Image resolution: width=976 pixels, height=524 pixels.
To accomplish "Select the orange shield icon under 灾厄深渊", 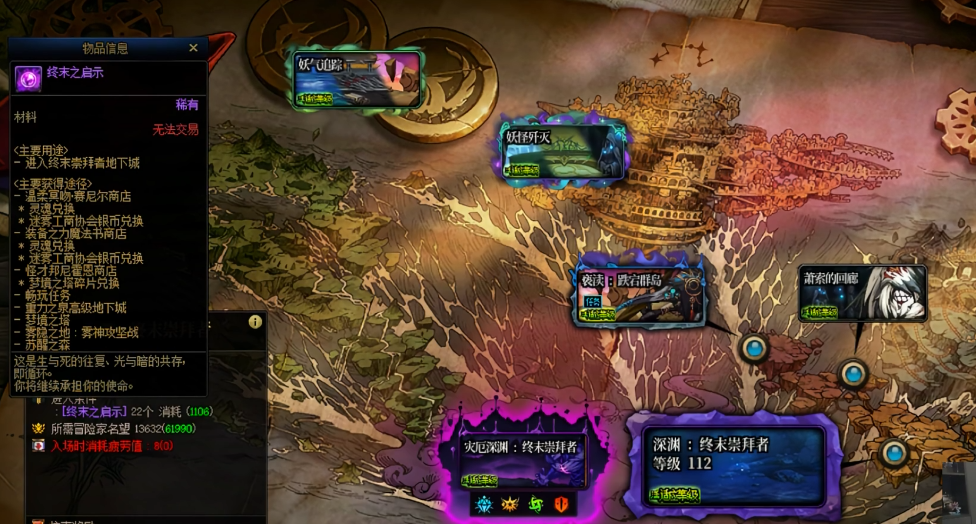I will pyautogui.click(x=561, y=504).
